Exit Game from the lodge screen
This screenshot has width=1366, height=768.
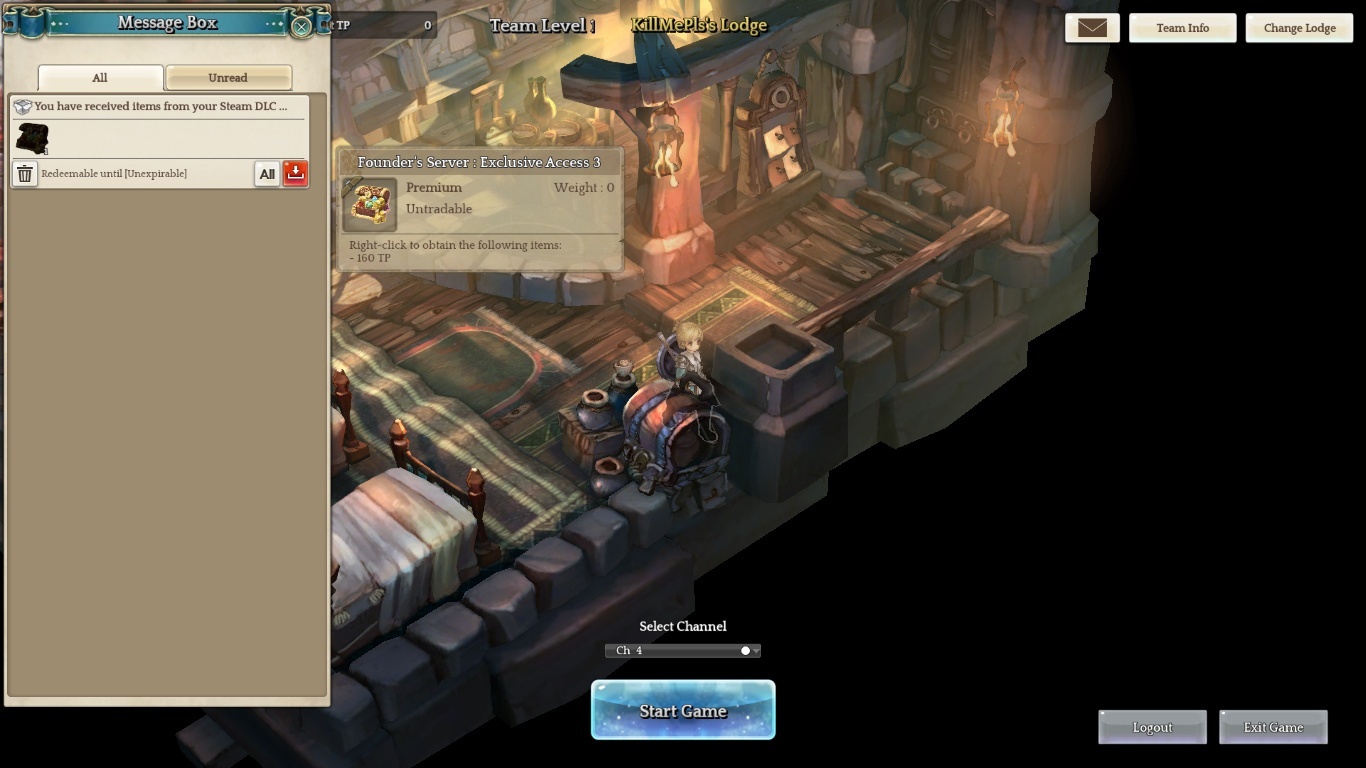[x=1273, y=727]
